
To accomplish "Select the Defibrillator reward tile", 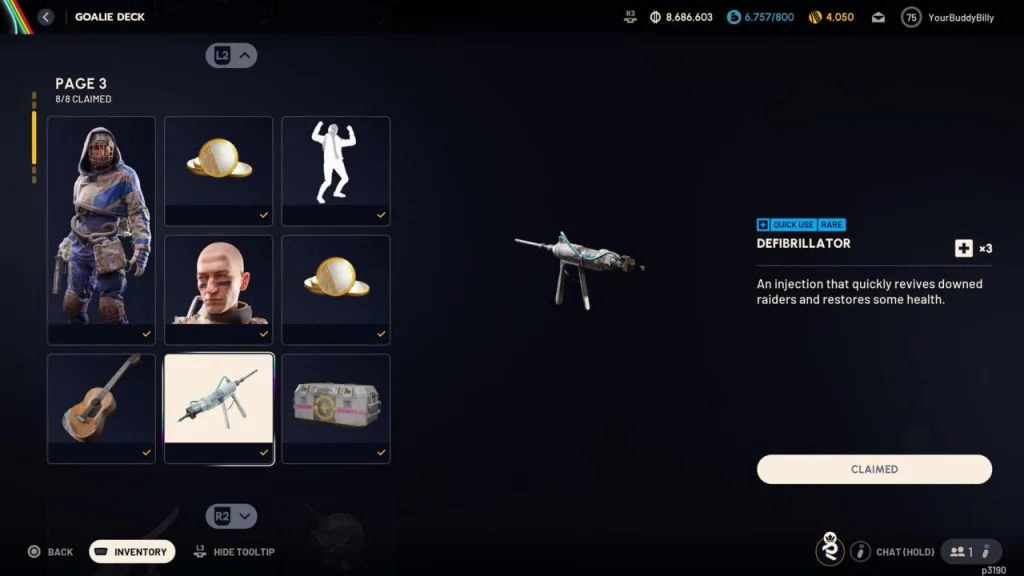I will click(218, 408).
